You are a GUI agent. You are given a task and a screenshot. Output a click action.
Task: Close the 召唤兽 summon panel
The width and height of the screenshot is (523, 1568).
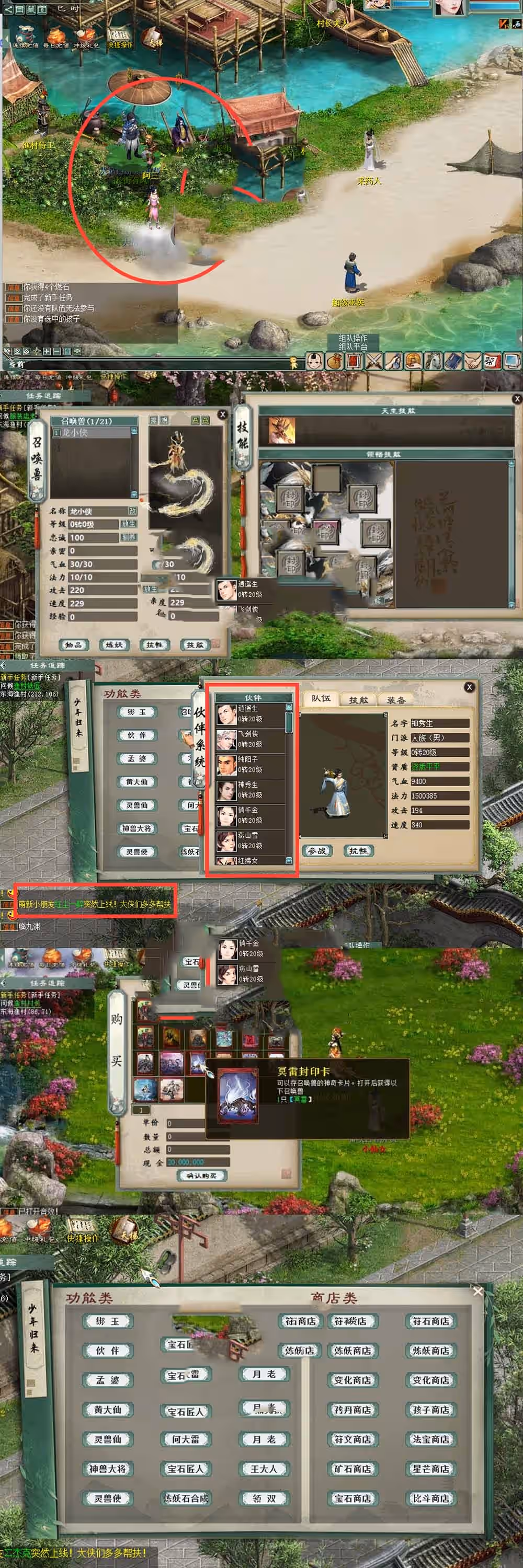[222, 414]
